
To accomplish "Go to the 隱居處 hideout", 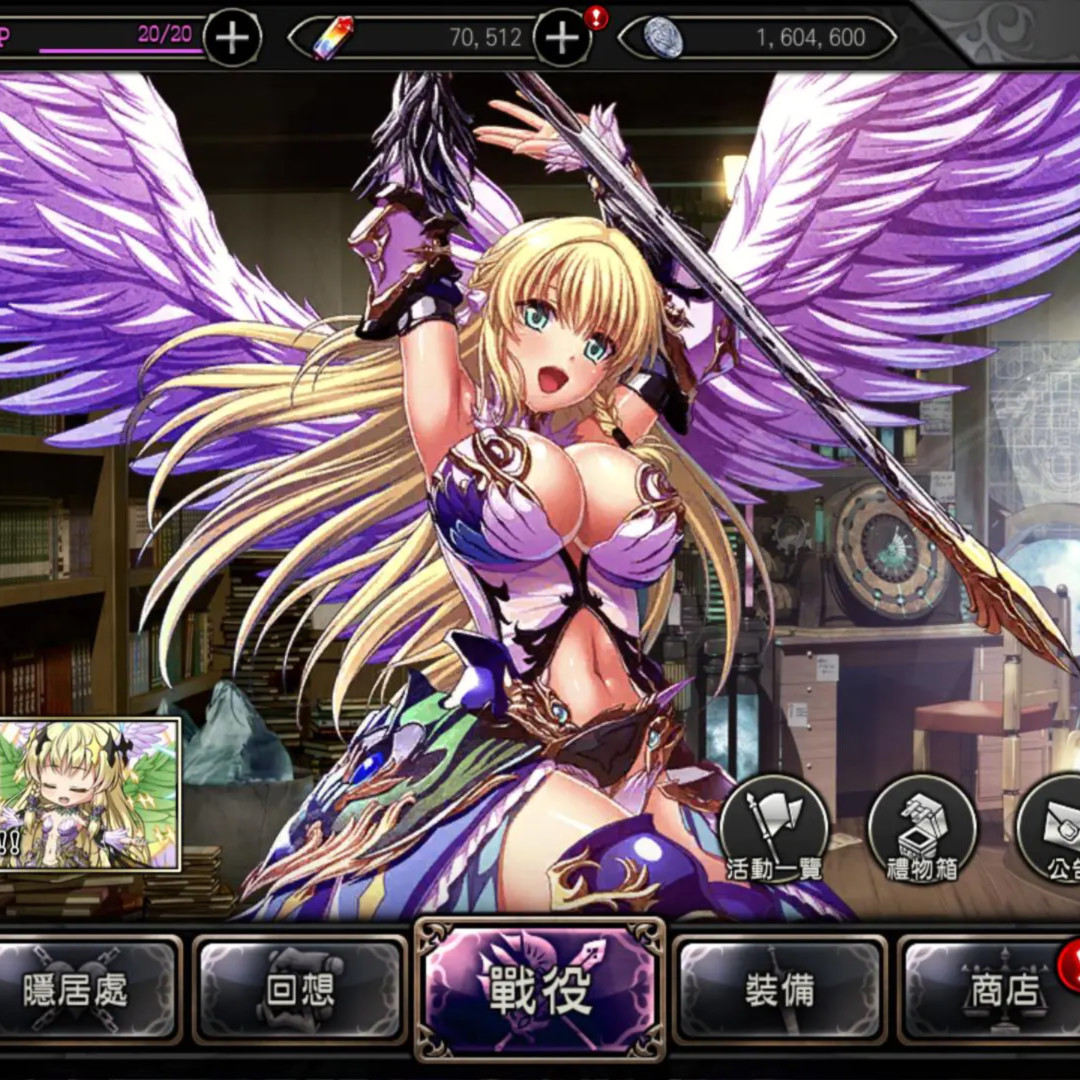I will pos(90,990).
